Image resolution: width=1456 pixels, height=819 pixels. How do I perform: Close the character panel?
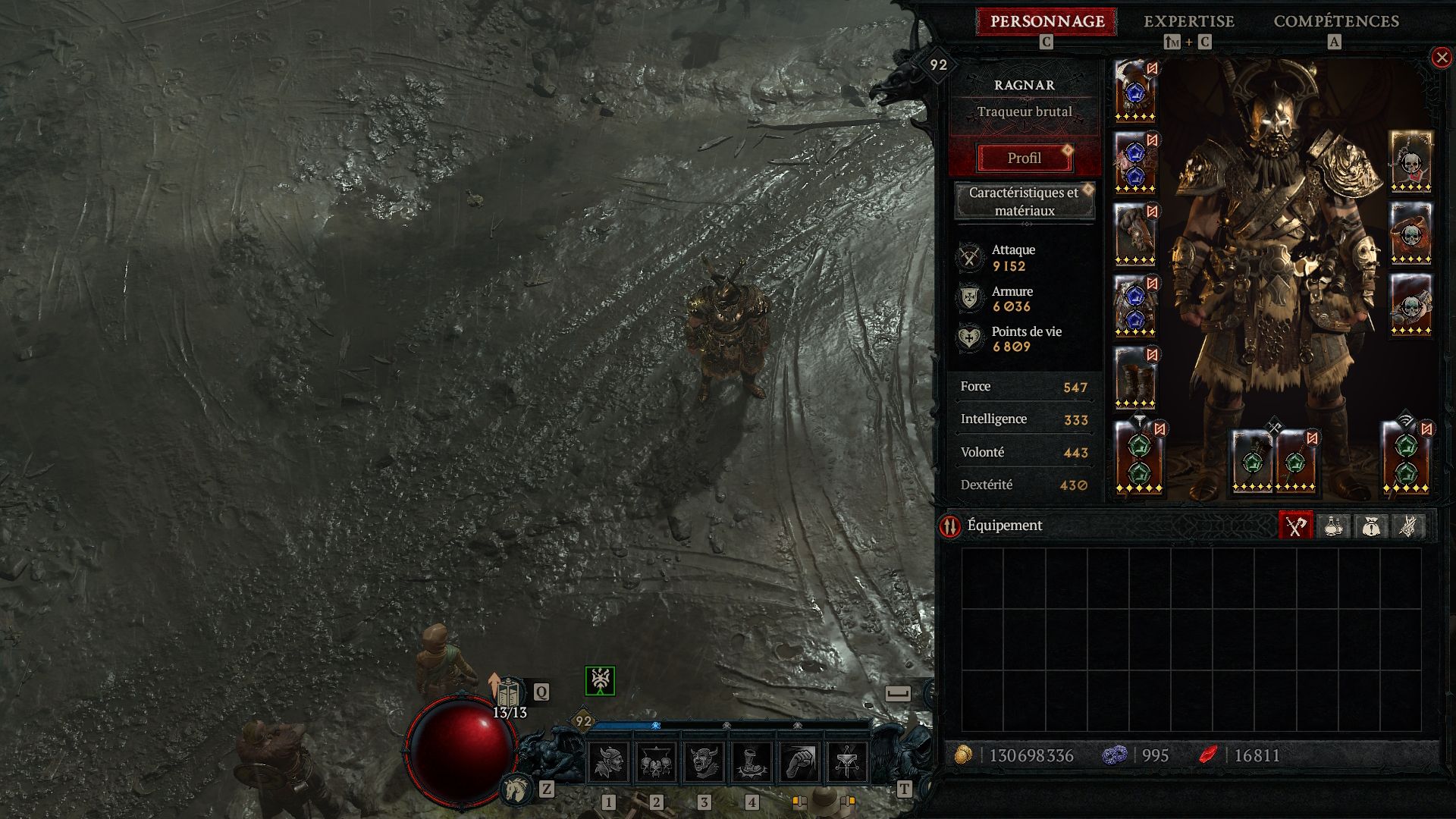1441,58
